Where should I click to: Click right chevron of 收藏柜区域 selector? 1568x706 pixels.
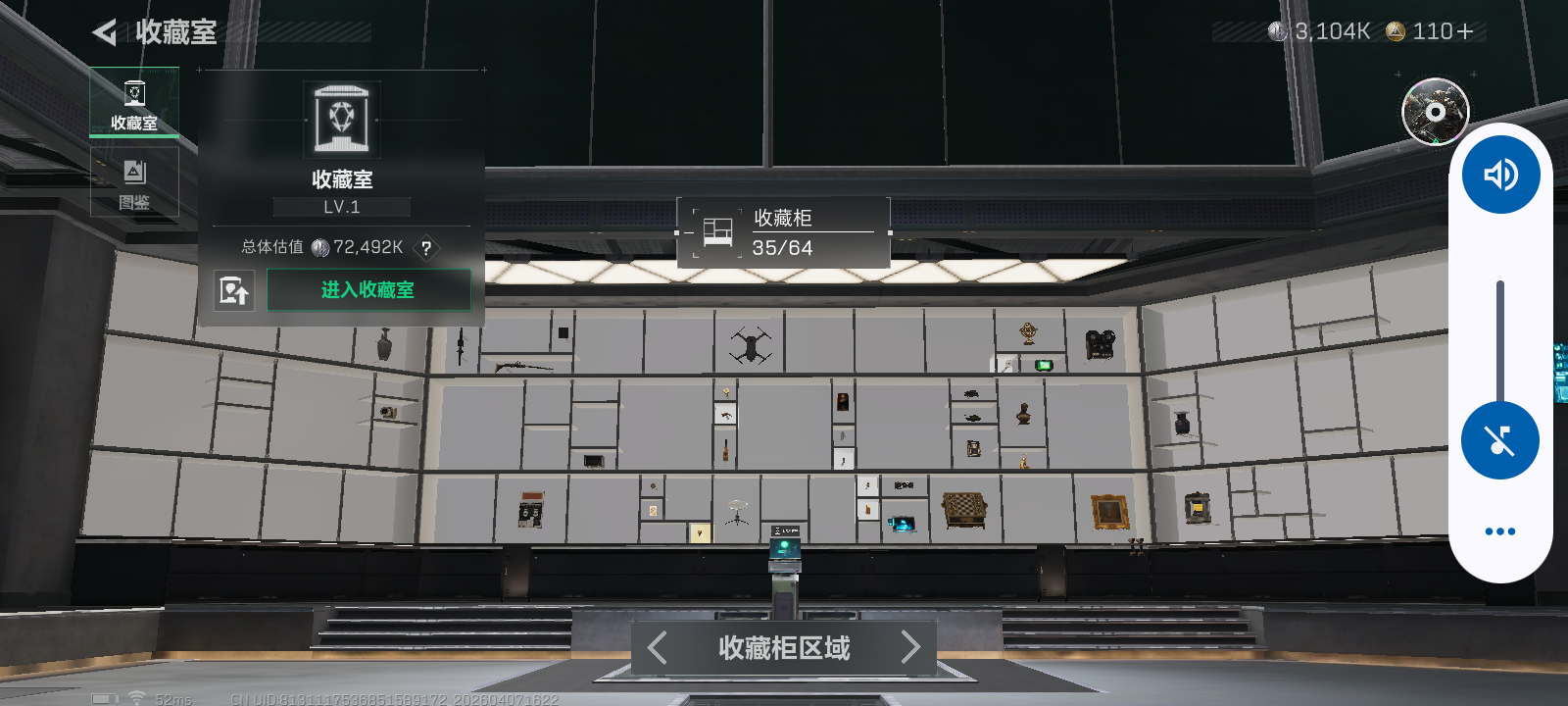(911, 647)
